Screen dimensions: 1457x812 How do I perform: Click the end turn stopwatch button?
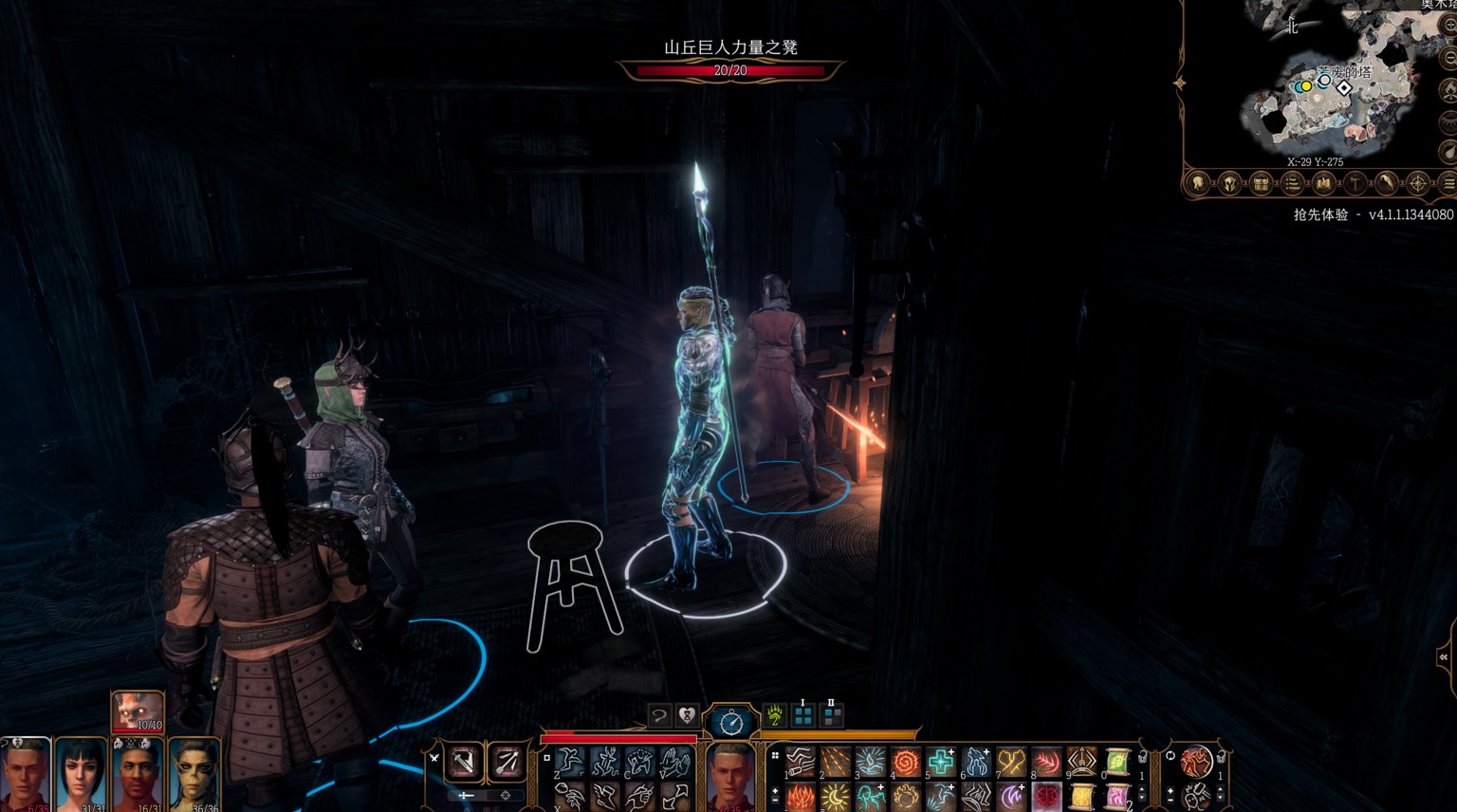point(730,723)
